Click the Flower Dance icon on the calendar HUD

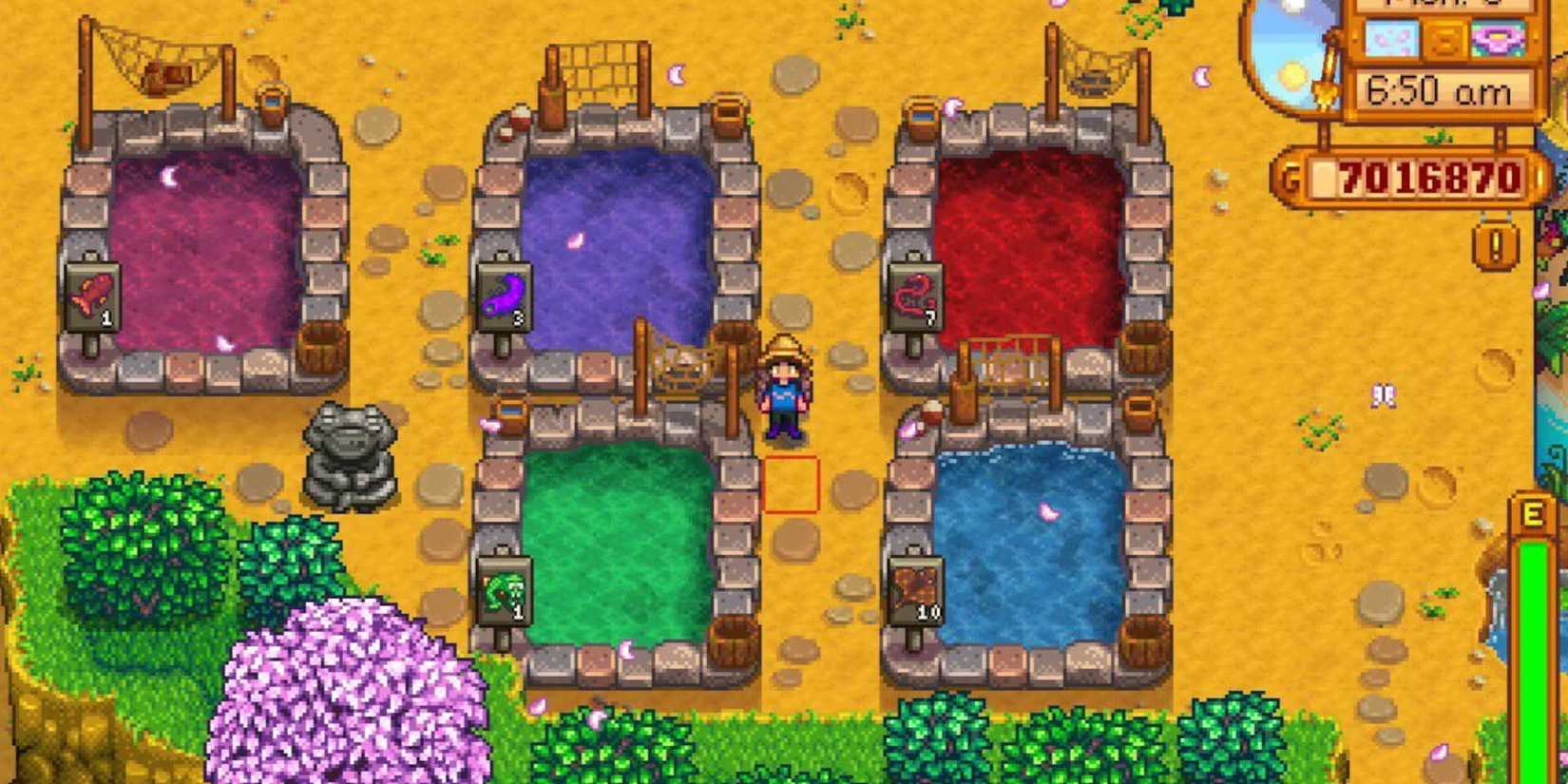click(1499, 40)
